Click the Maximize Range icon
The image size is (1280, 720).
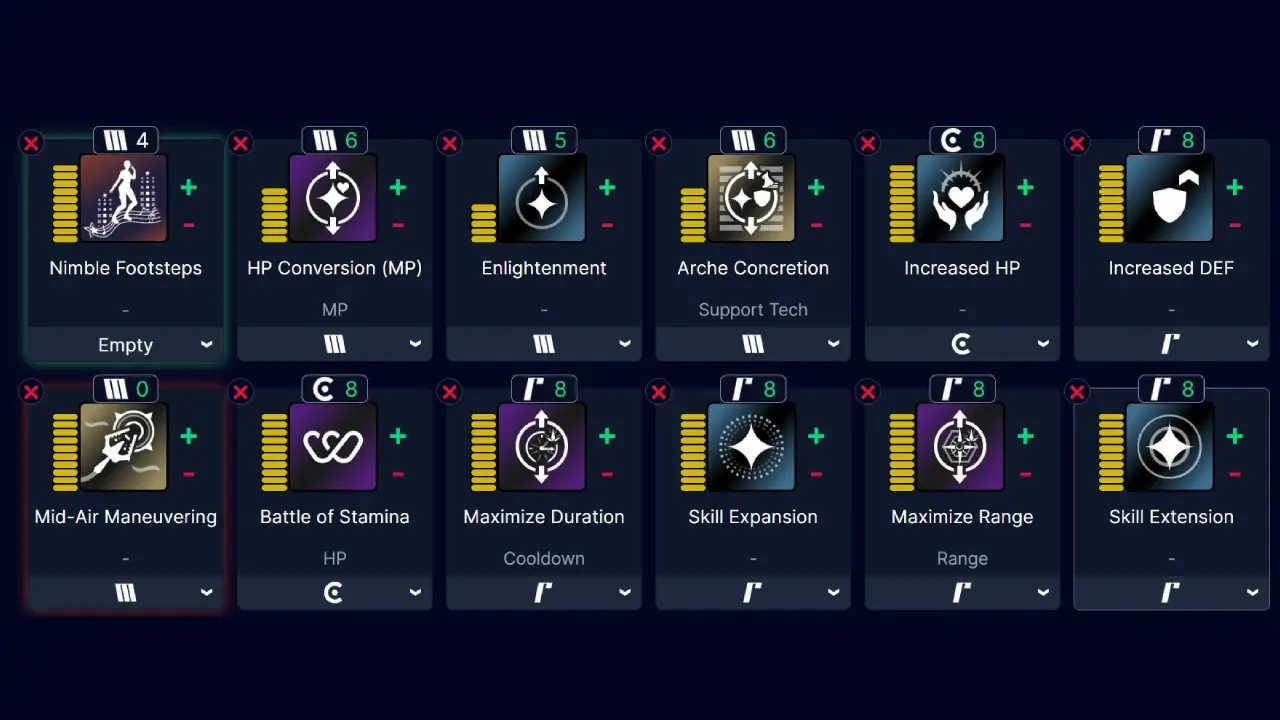pos(962,447)
